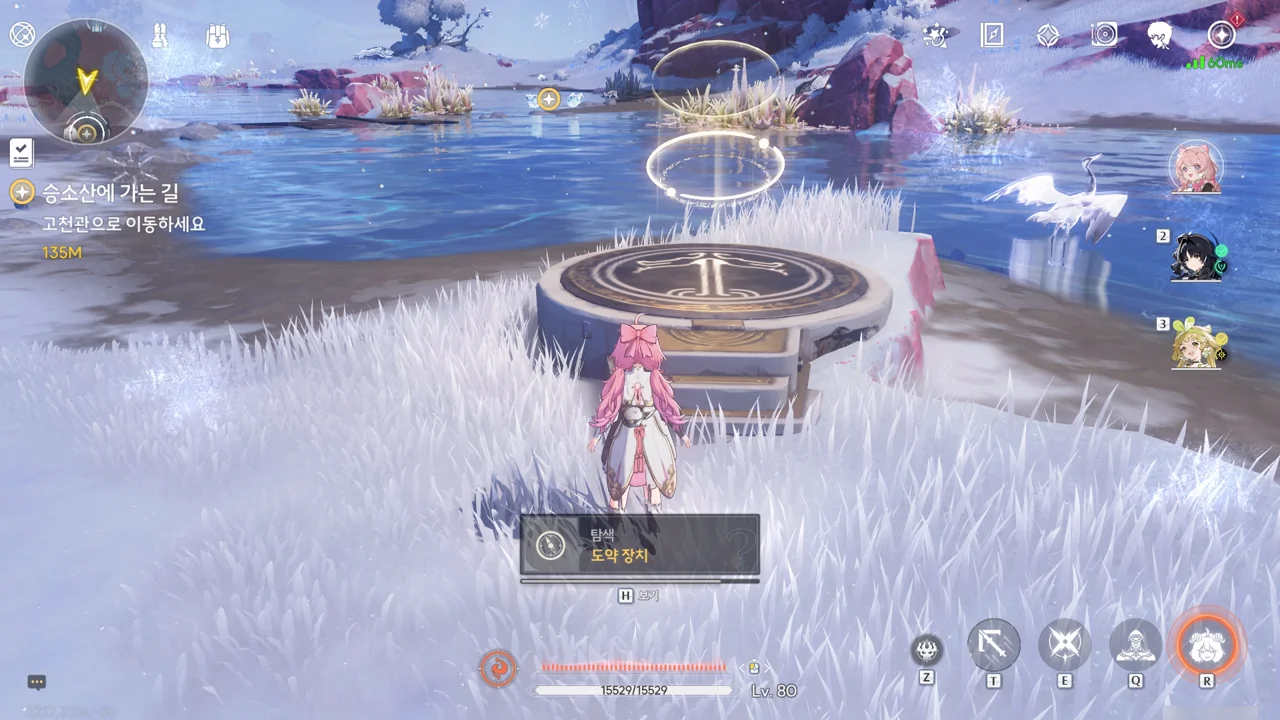1280x720 pixels.
Task: Select the tracked quest 승소산에 가는 길
Action: [110, 192]
